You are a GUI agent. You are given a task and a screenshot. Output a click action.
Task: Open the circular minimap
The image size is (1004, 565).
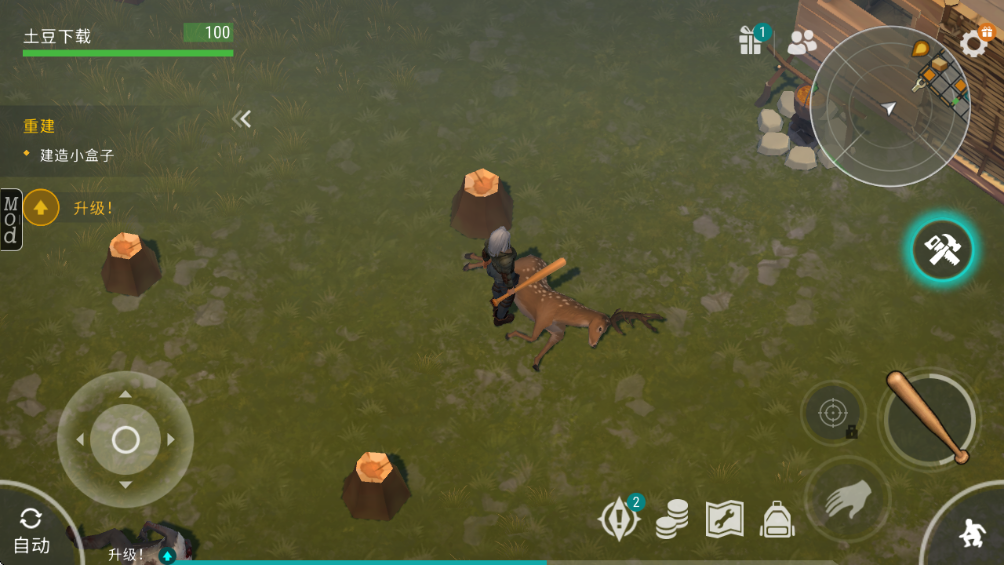888,107
